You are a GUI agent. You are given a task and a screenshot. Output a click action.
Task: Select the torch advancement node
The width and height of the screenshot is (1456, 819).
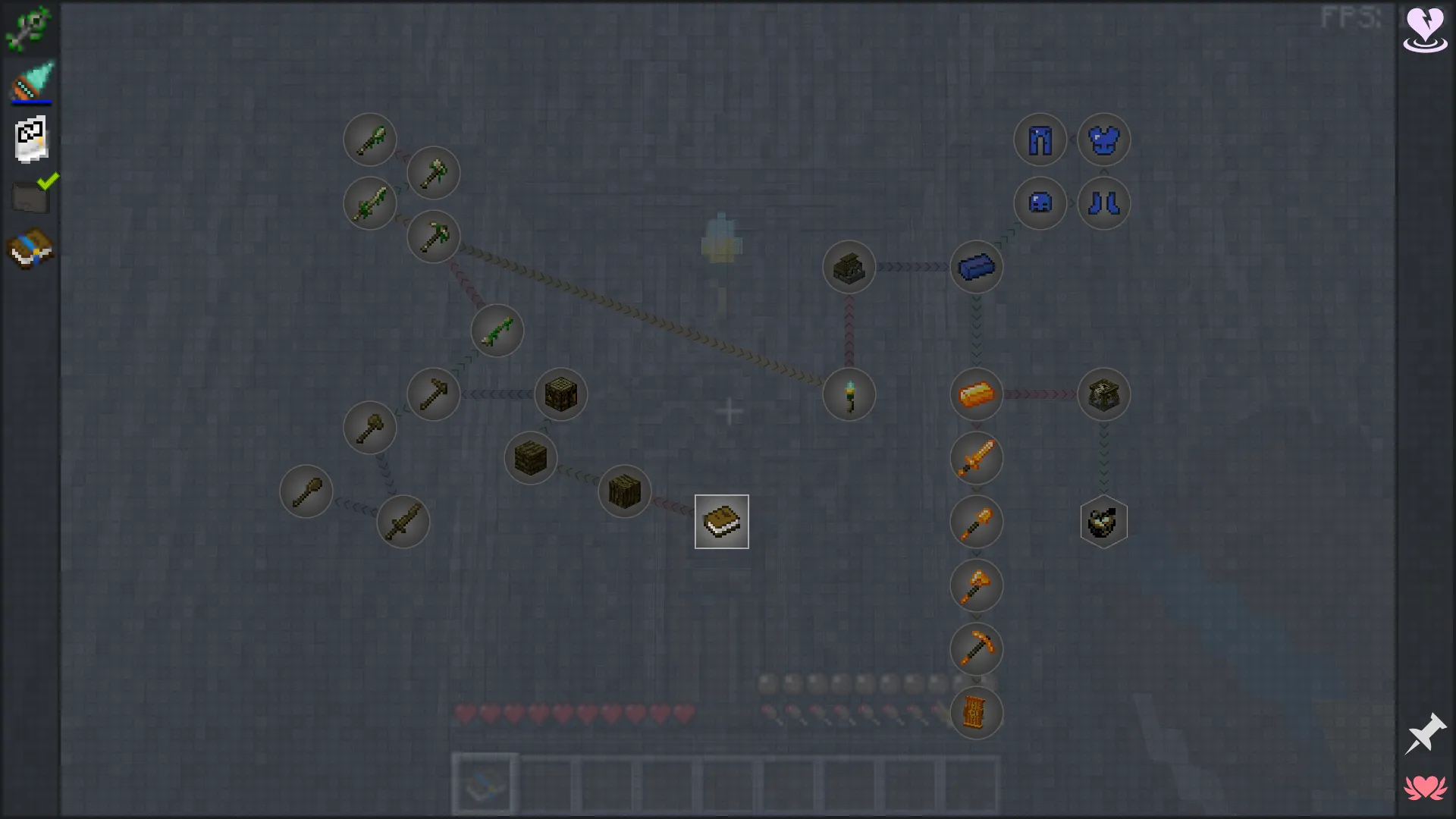(x=849, y=394)
